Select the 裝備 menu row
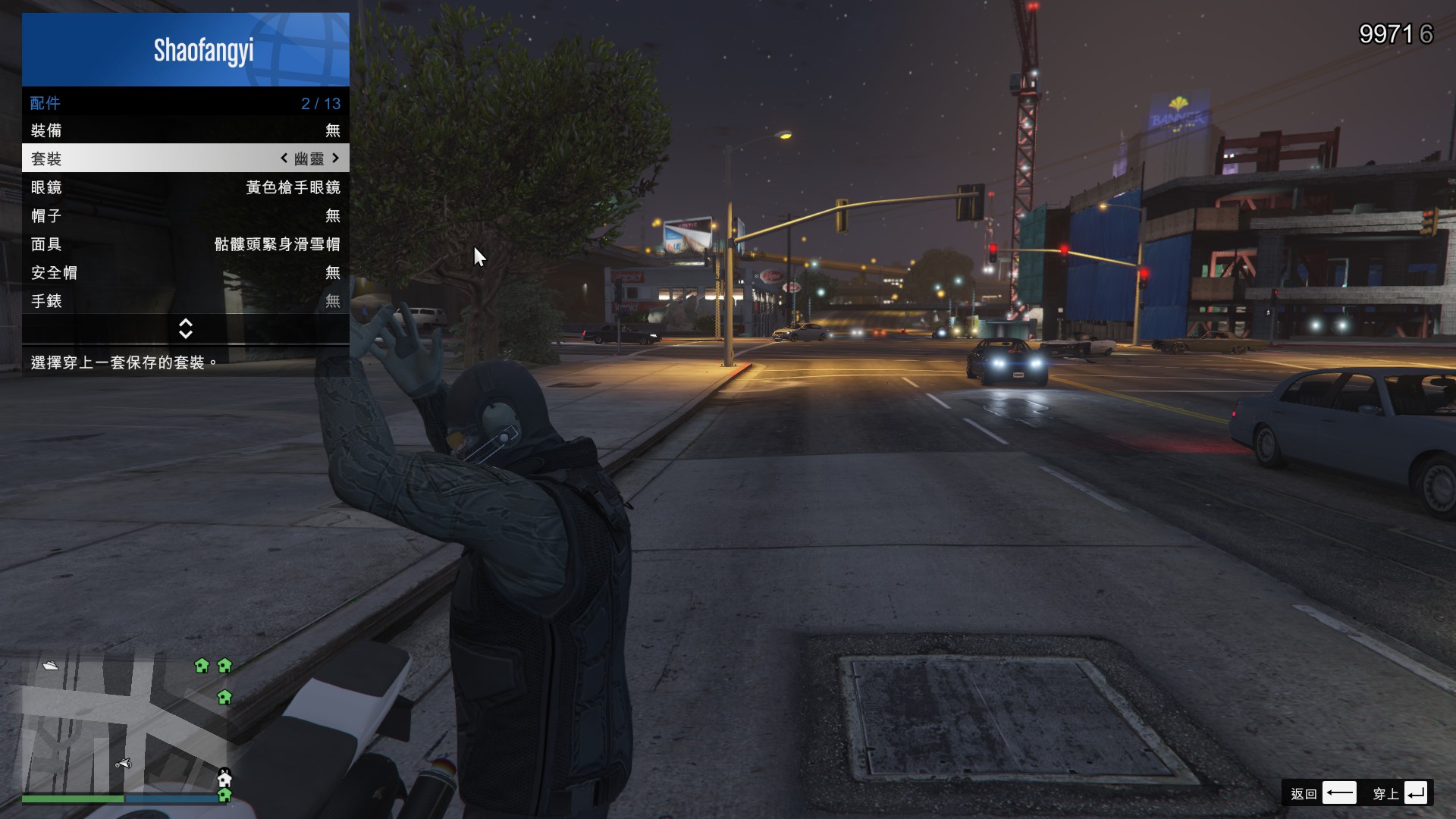The width and height of the screenshot is (1456, 819). [x=185, y=130]
